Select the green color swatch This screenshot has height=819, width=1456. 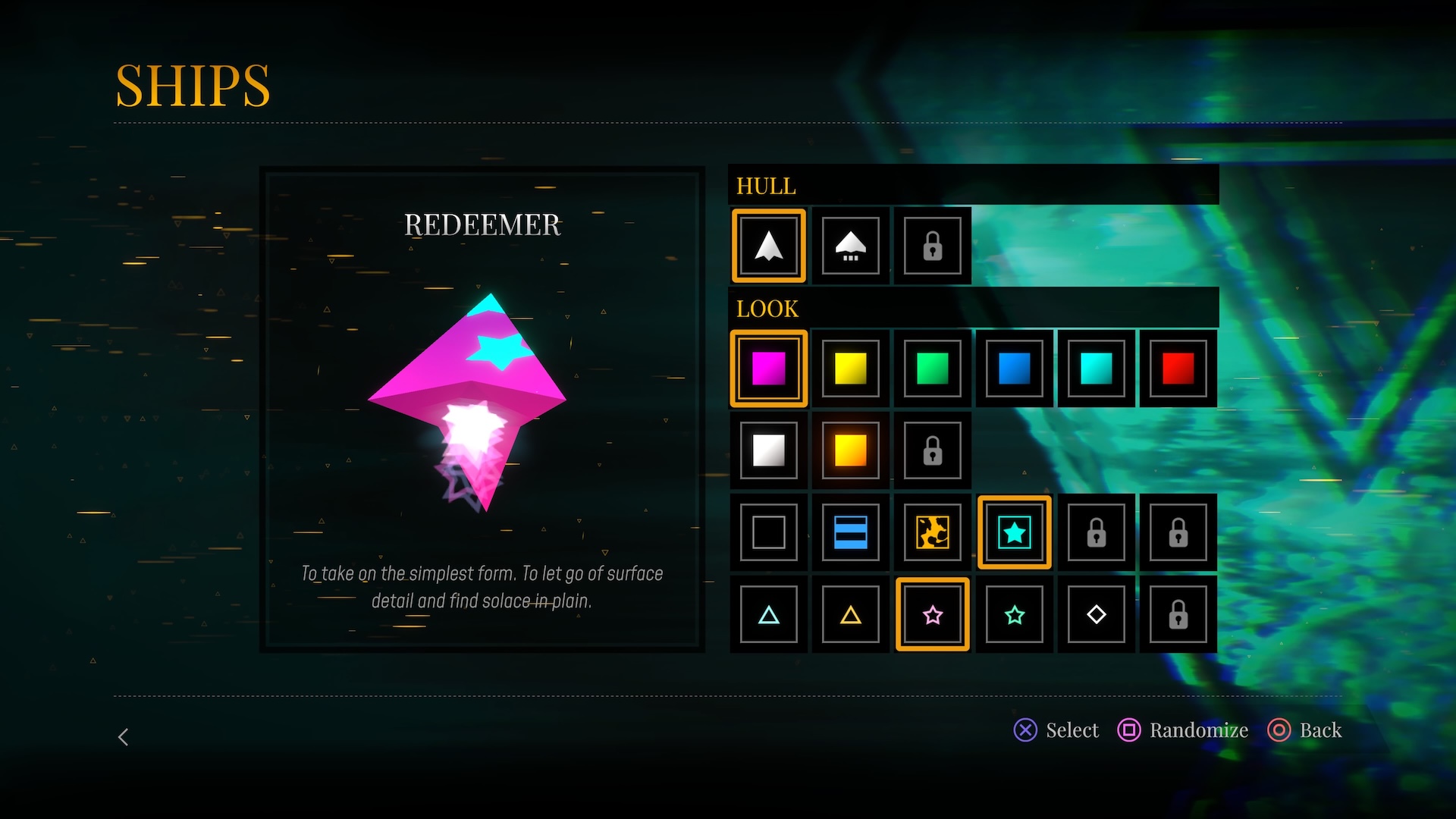[x=932, y=369]
